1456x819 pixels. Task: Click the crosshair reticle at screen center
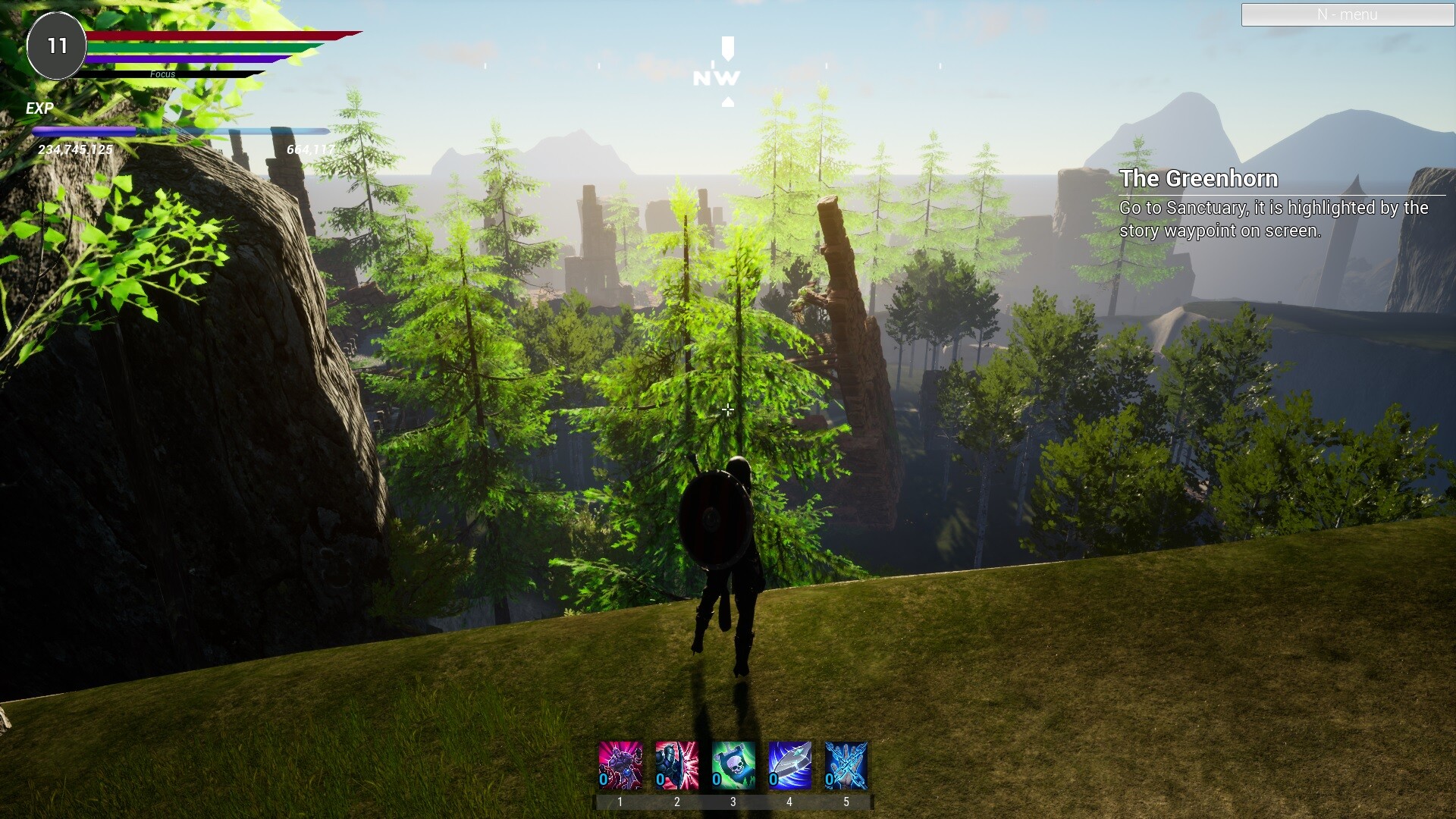point(727,409)
